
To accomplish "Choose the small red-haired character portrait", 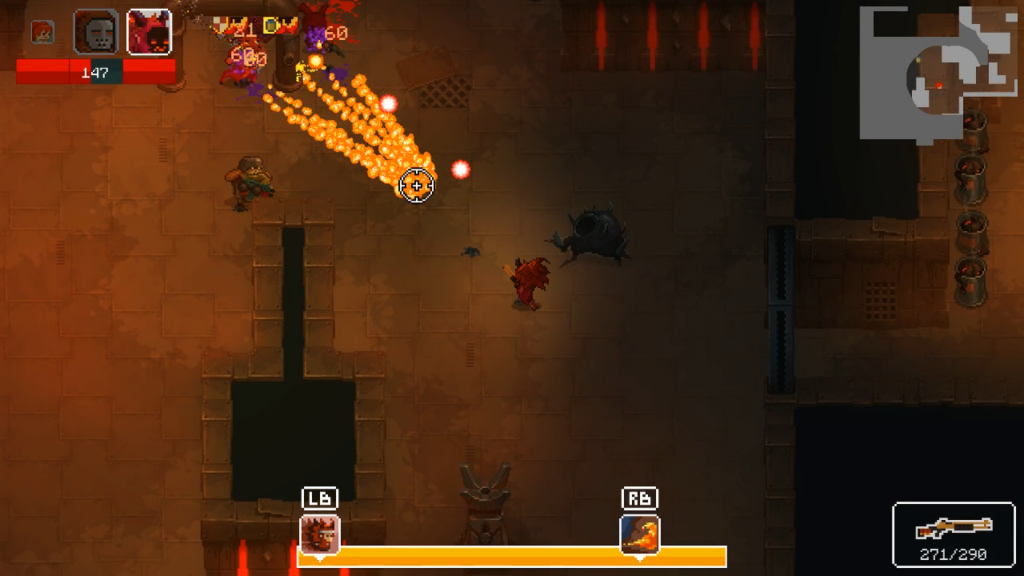I will click(x=42, y=32).
